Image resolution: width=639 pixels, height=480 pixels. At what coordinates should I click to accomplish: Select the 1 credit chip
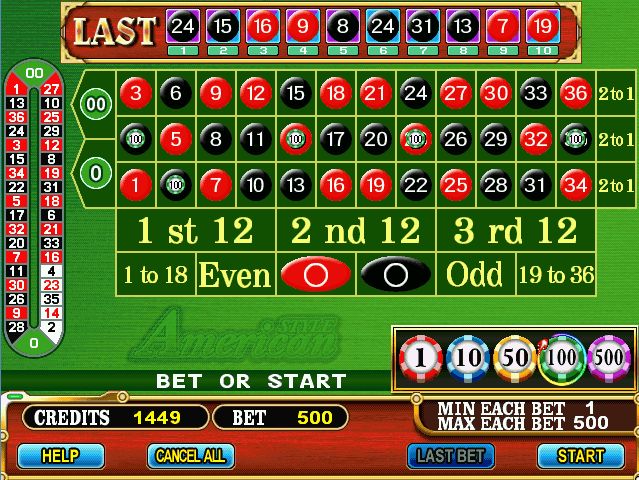point(420,358)
